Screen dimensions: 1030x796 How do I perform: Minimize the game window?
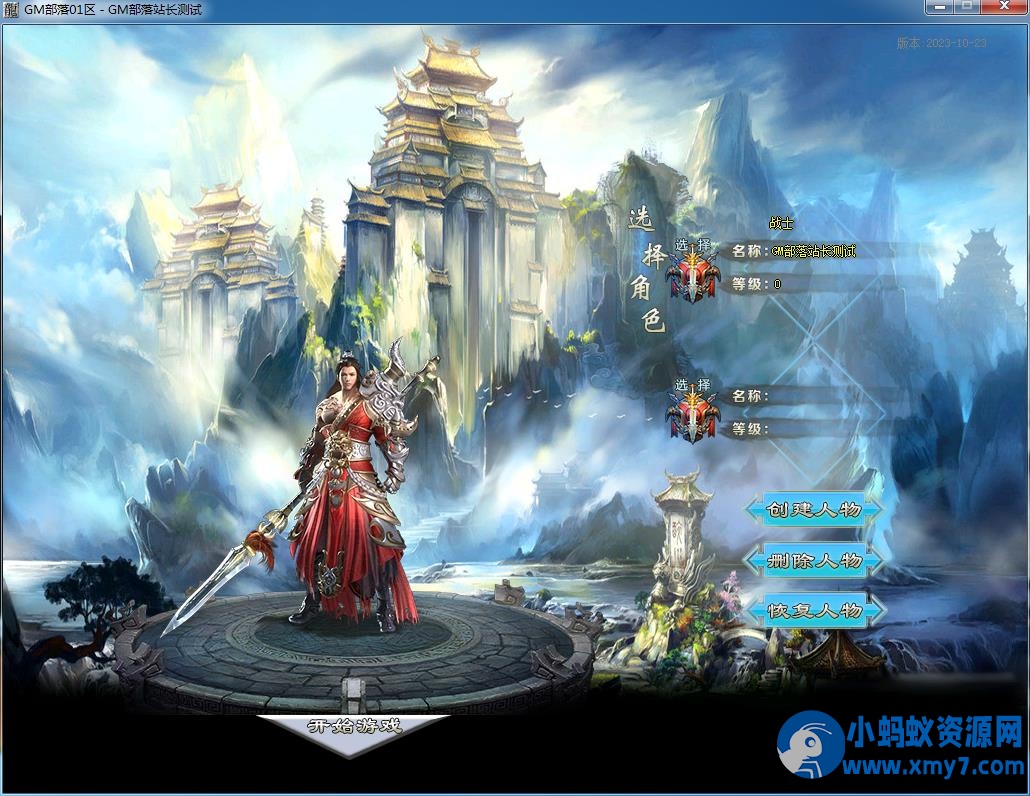point(940,7)
